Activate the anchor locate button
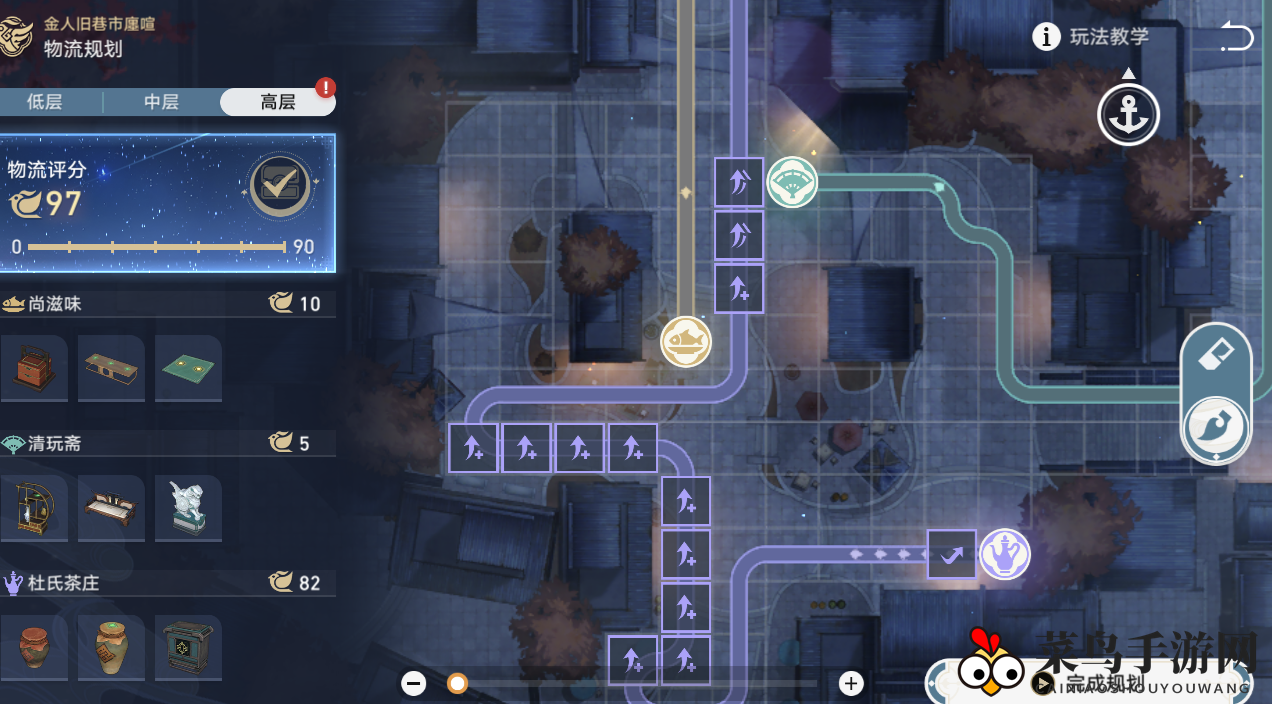The height and width of the screenshot is (704, 1272). coord(1128,115)
